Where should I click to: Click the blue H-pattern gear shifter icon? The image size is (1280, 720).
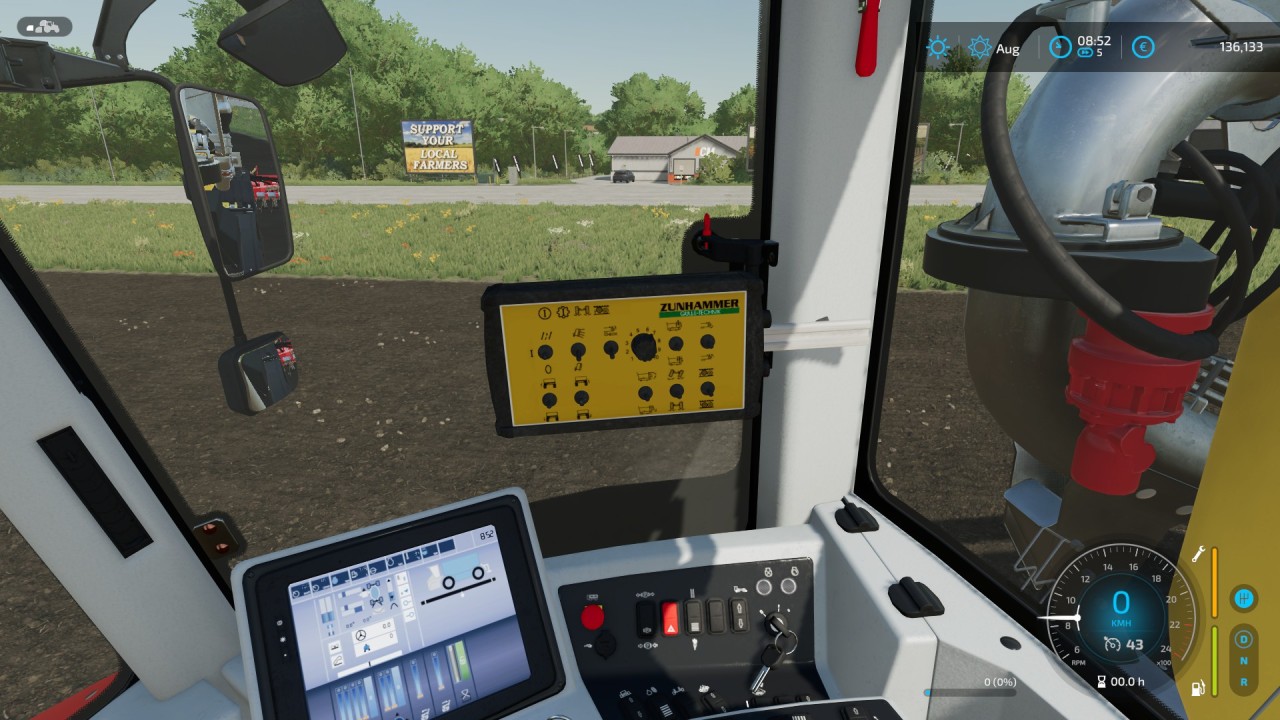click(1244, 599)
